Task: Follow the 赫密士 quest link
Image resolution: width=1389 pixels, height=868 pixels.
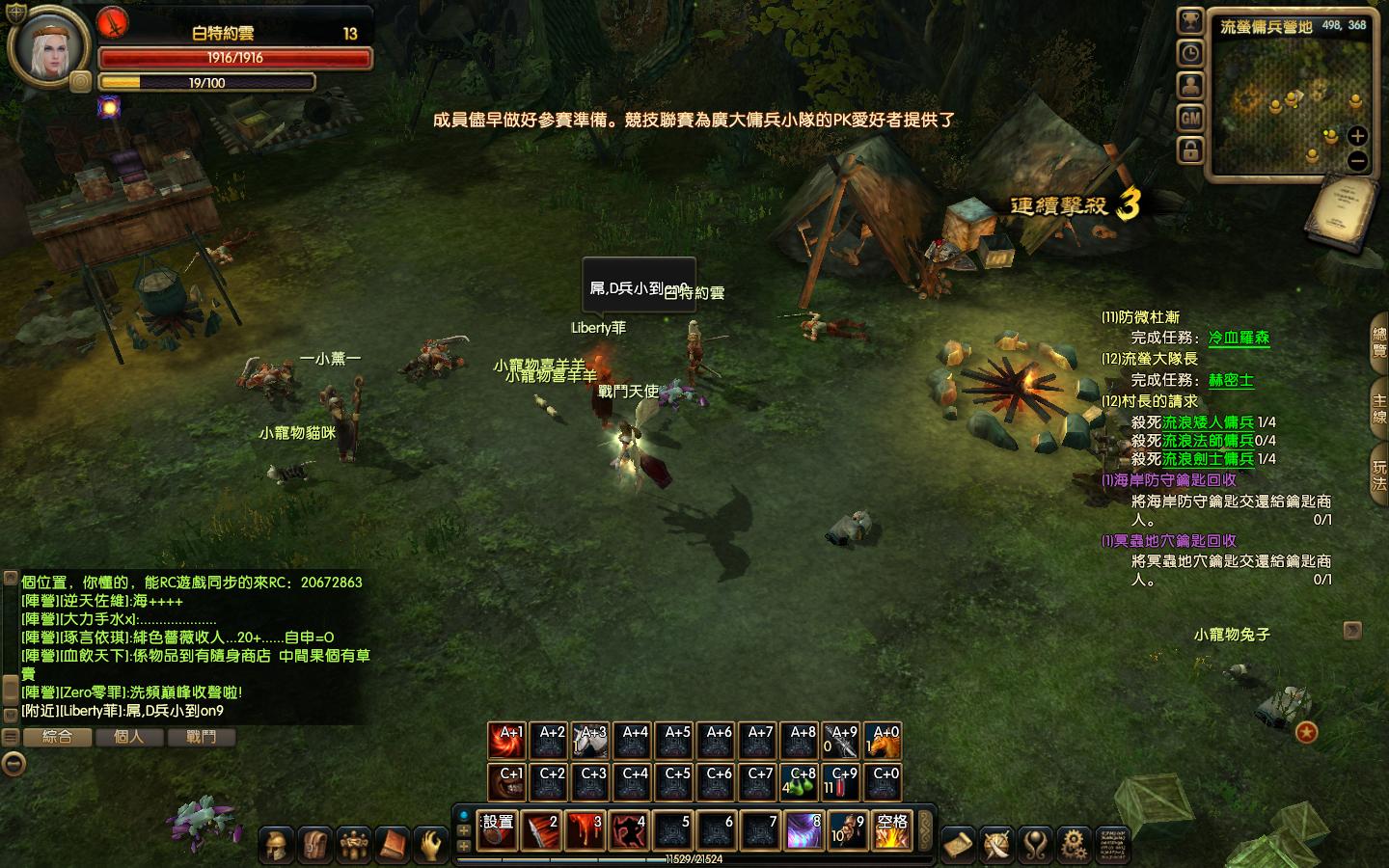Action: [x=1231, y=380]
